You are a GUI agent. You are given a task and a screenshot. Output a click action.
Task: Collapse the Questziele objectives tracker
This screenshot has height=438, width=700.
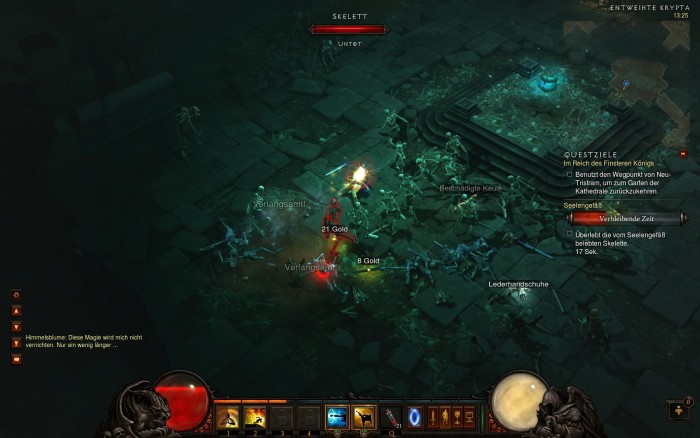coord(682,155)
